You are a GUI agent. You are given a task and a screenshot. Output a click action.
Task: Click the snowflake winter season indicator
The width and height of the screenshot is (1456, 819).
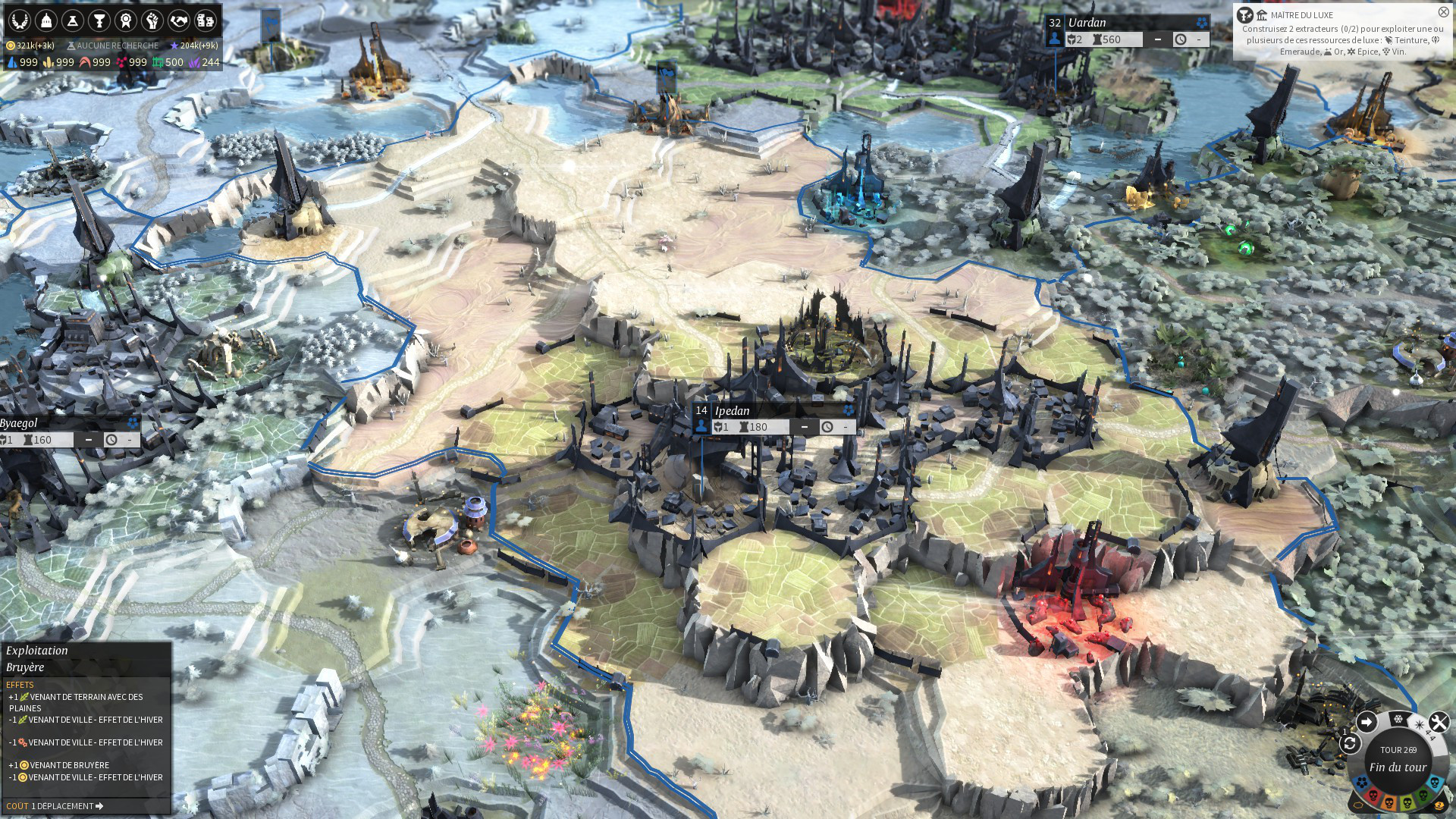point(1398,718)
